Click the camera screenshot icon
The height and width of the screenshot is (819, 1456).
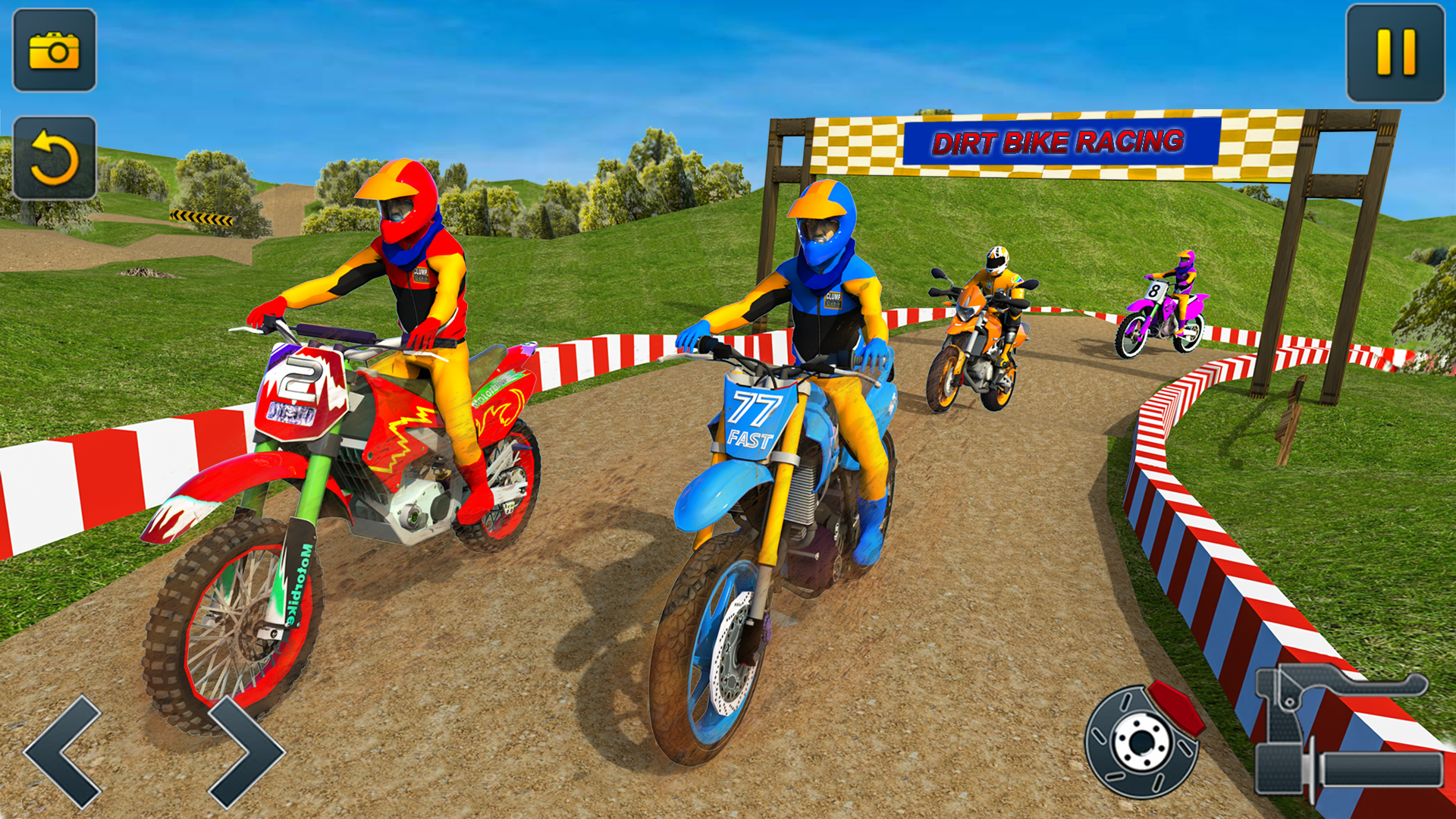pos(53,53)
